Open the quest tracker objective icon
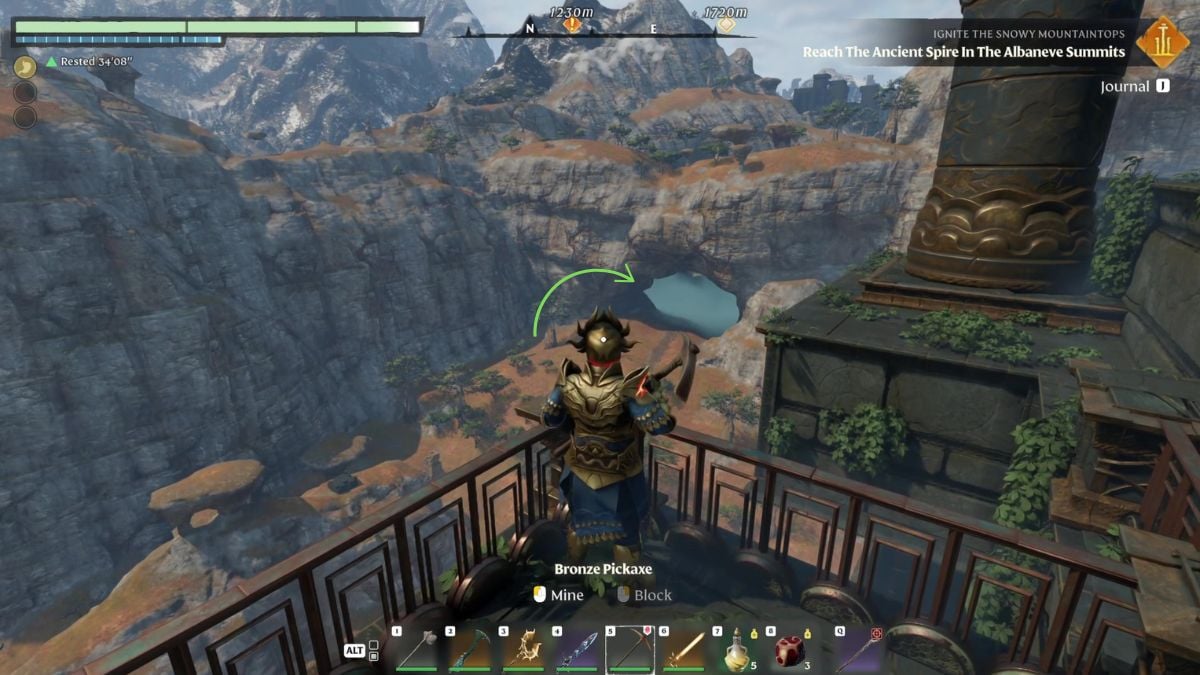The height and width of the screenshot is (675, 1200). pos(1162,43)
